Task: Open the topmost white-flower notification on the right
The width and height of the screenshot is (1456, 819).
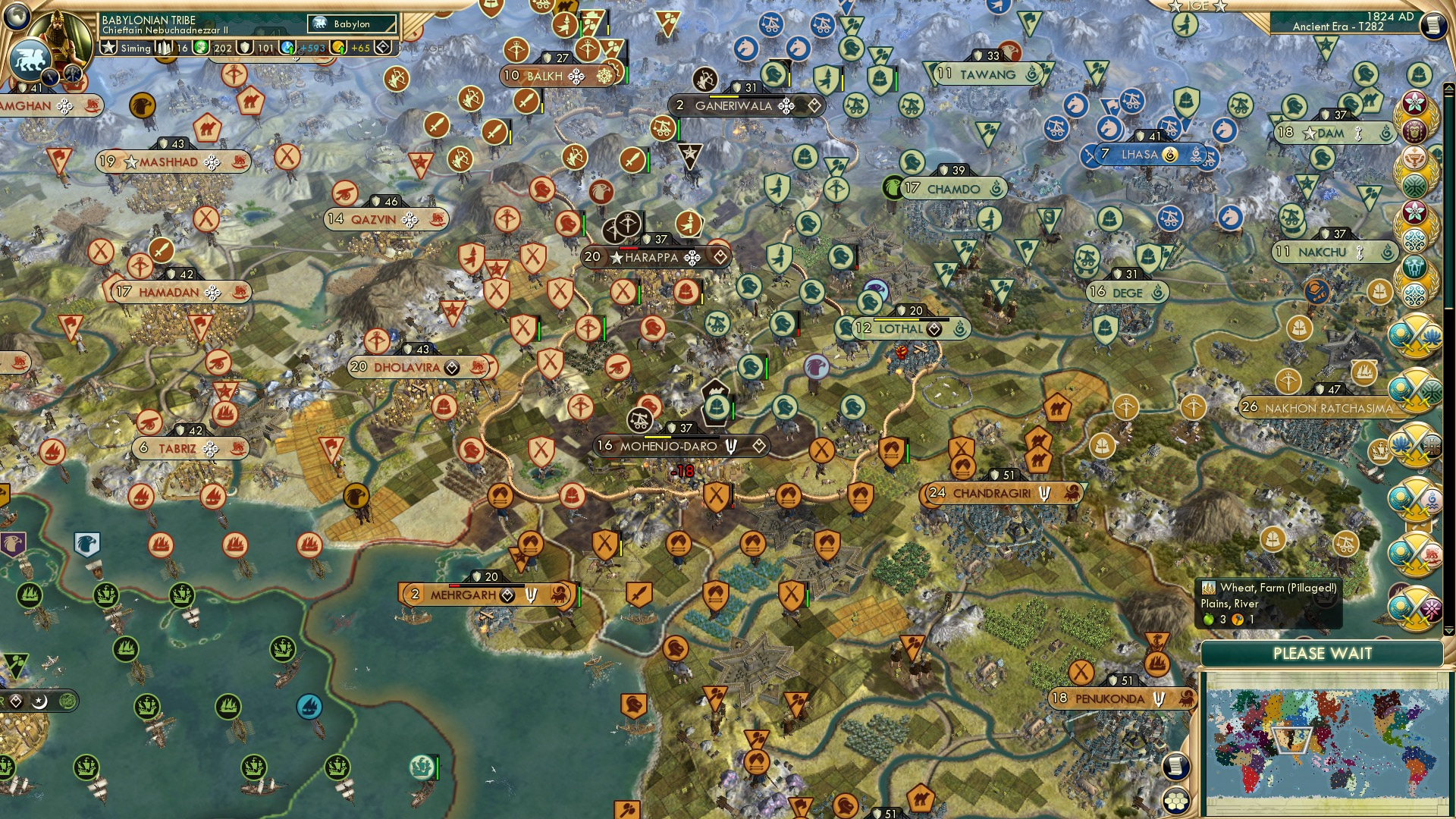Action: tap(1414, 103)
